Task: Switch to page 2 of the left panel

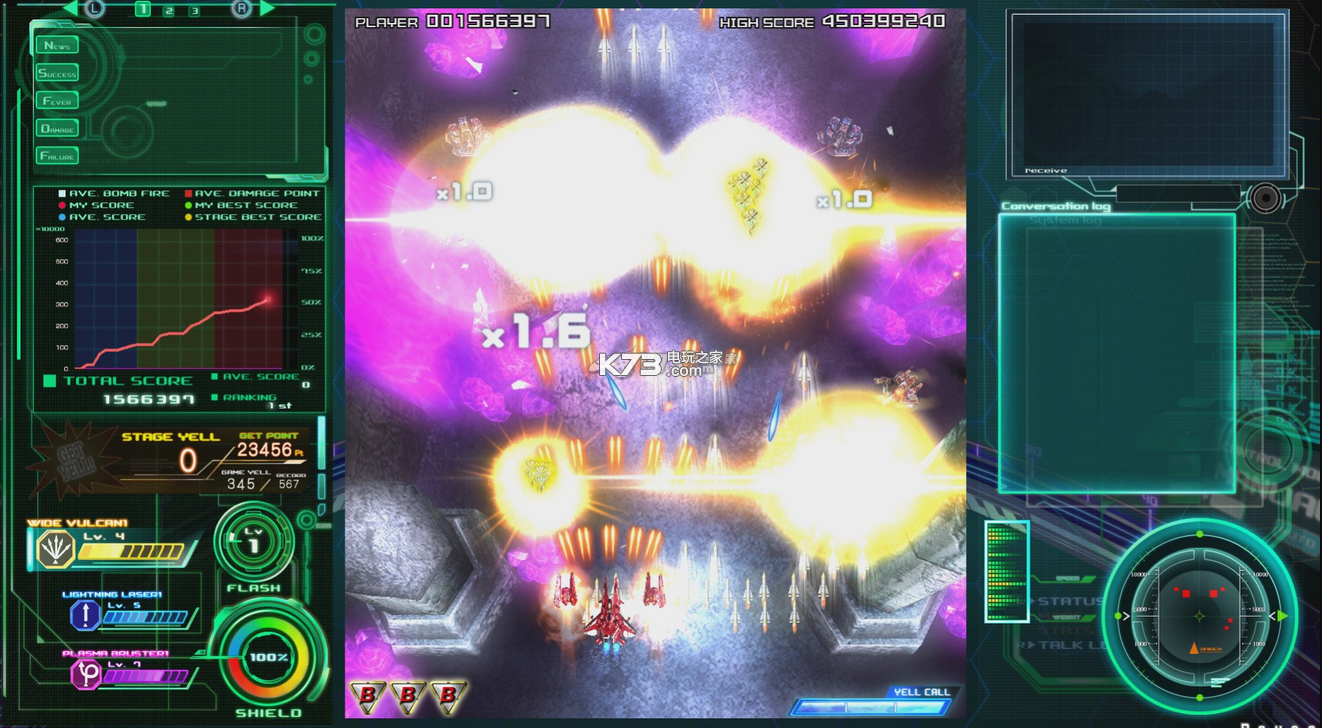Action: click(168, 10)
